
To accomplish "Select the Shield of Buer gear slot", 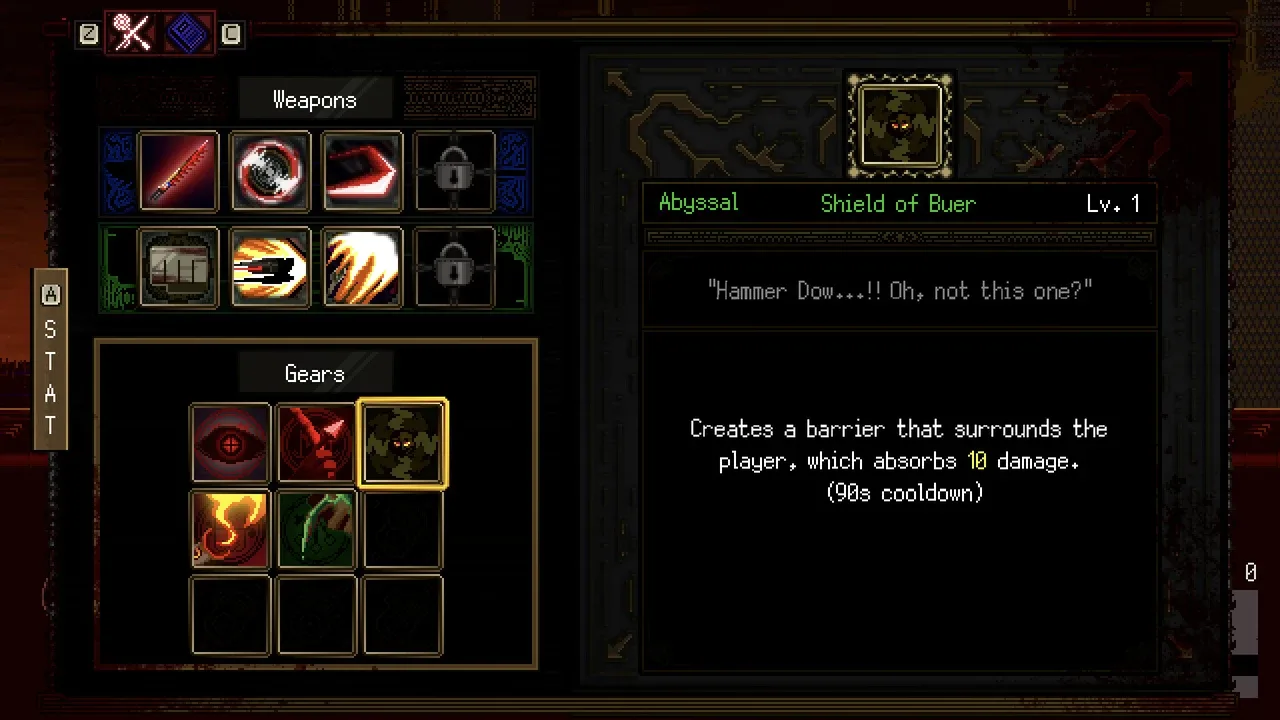I will [x=402, y=443].
